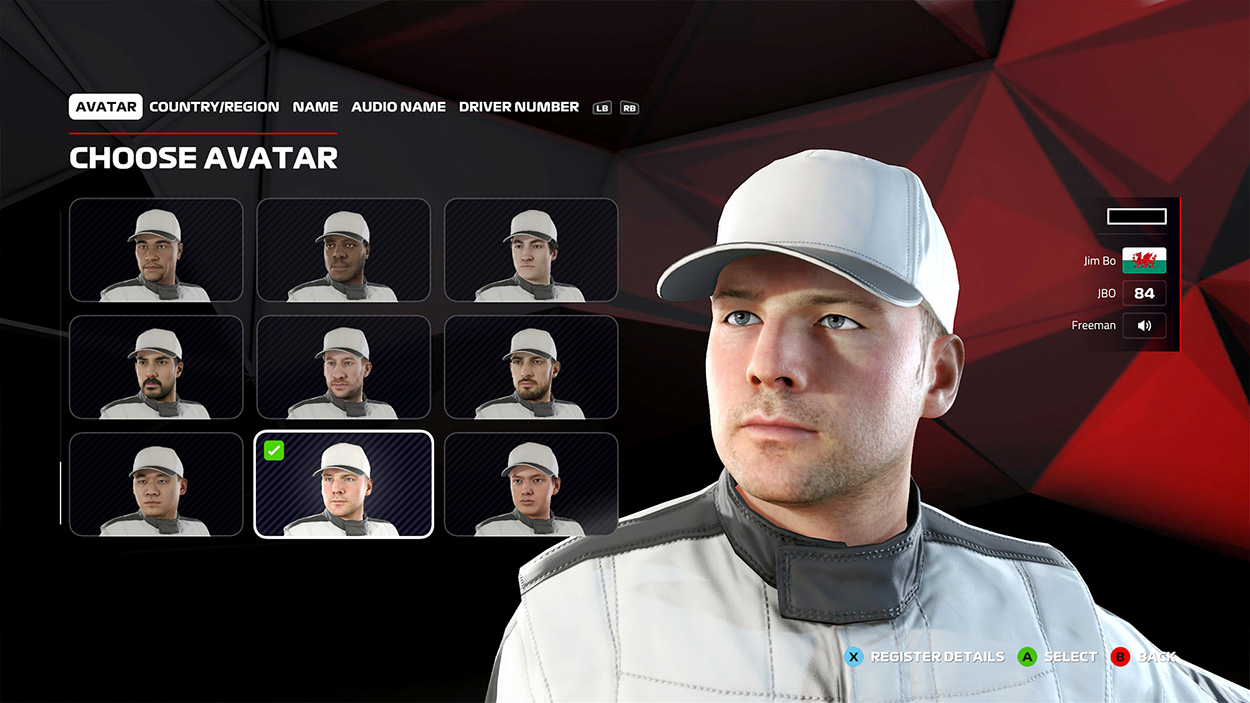Go to the Audio Name tab

pos(398,107)
